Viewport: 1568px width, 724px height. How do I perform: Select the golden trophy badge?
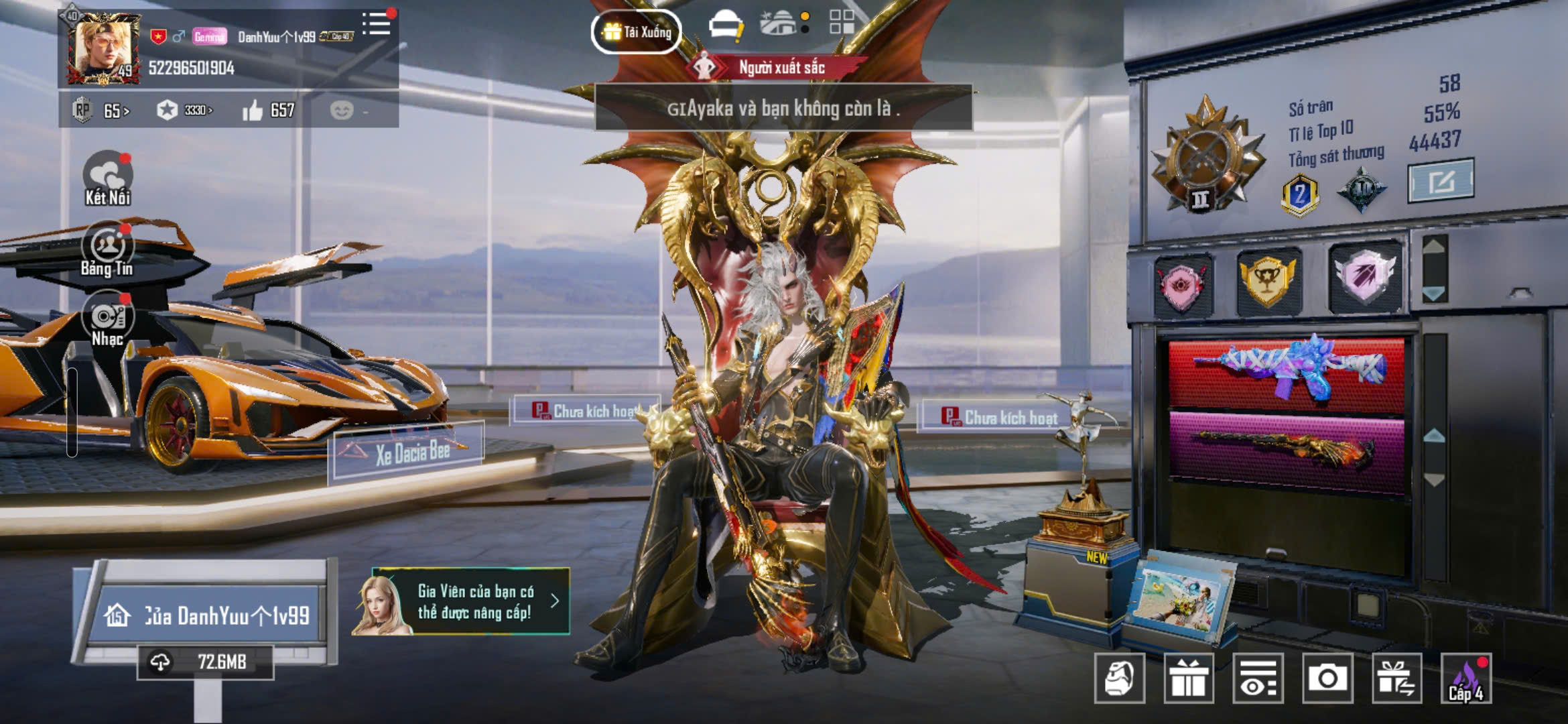coord(1267,280)
